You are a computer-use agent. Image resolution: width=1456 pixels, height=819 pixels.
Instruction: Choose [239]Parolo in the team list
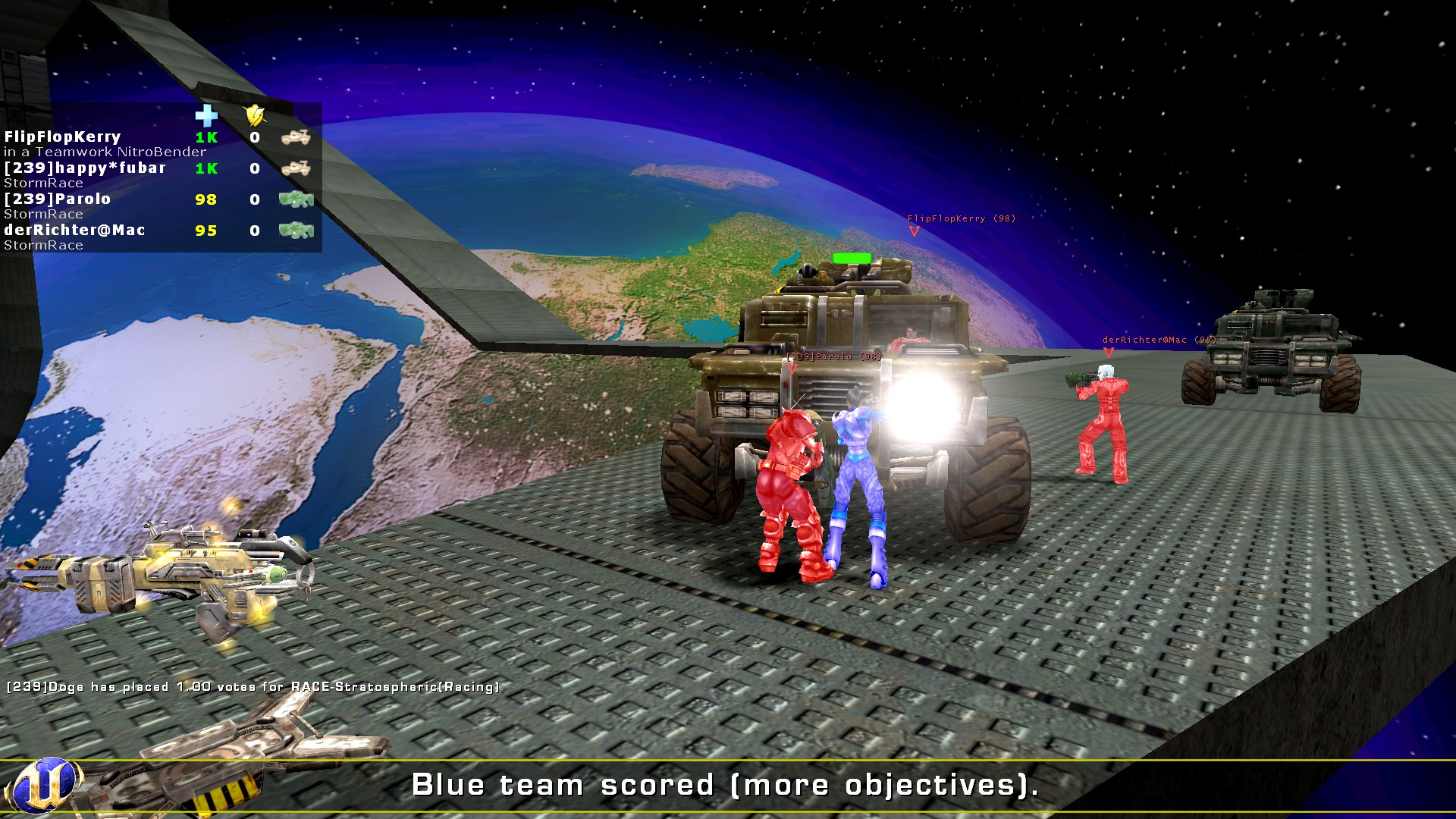pos(58,199)
